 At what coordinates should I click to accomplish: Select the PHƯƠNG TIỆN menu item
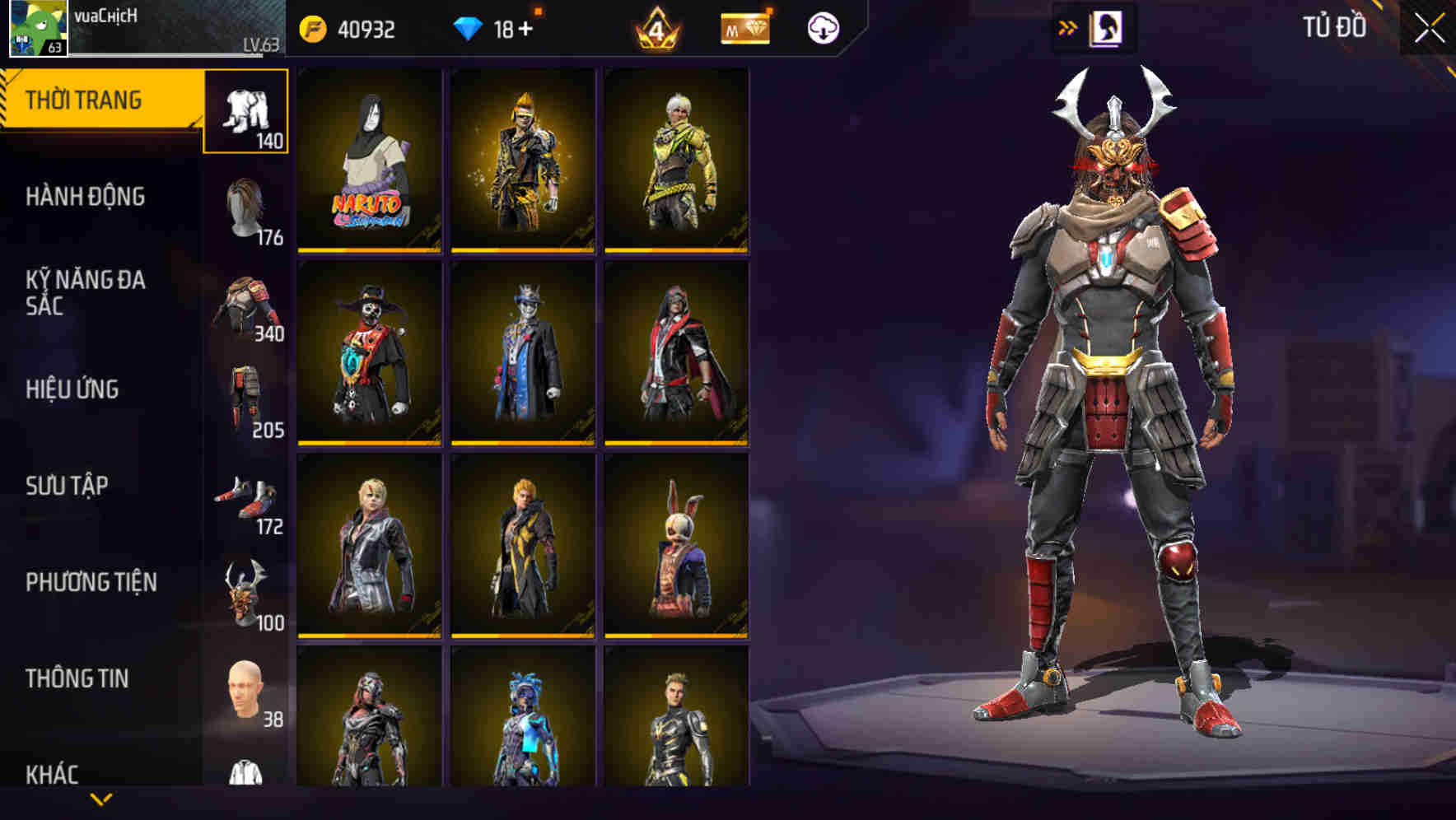click(91, 582)
